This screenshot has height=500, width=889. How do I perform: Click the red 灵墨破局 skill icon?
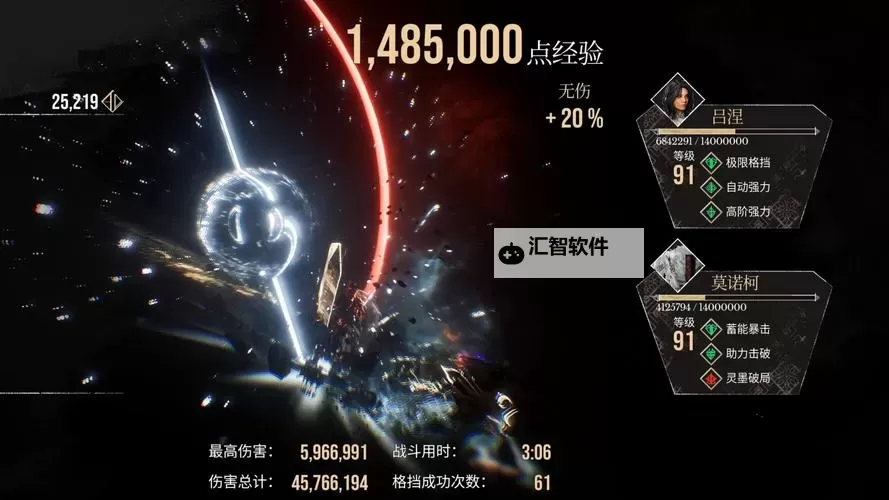pyautogui.click(x=712, y=377)
